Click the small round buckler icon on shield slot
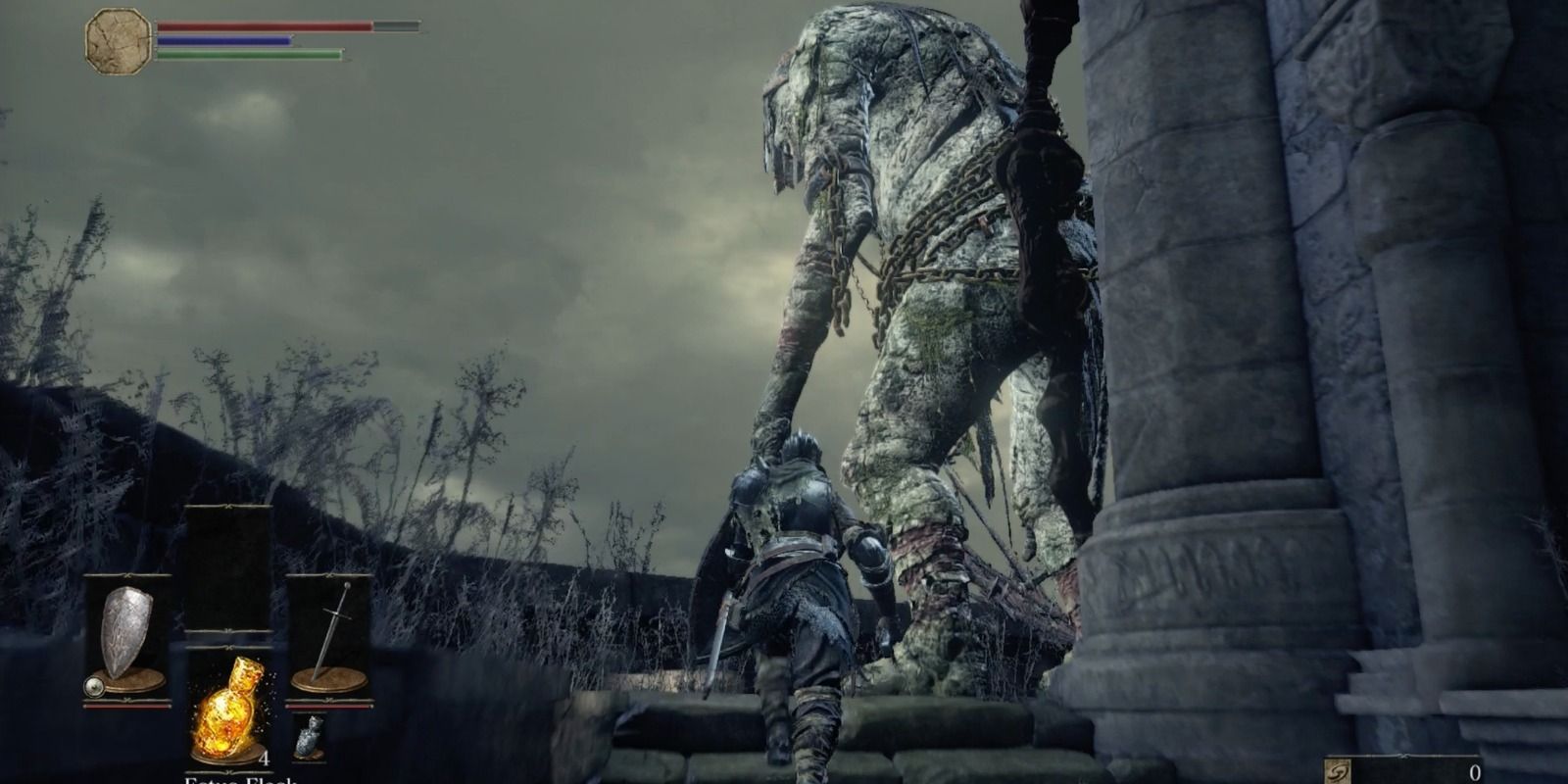 94,686
